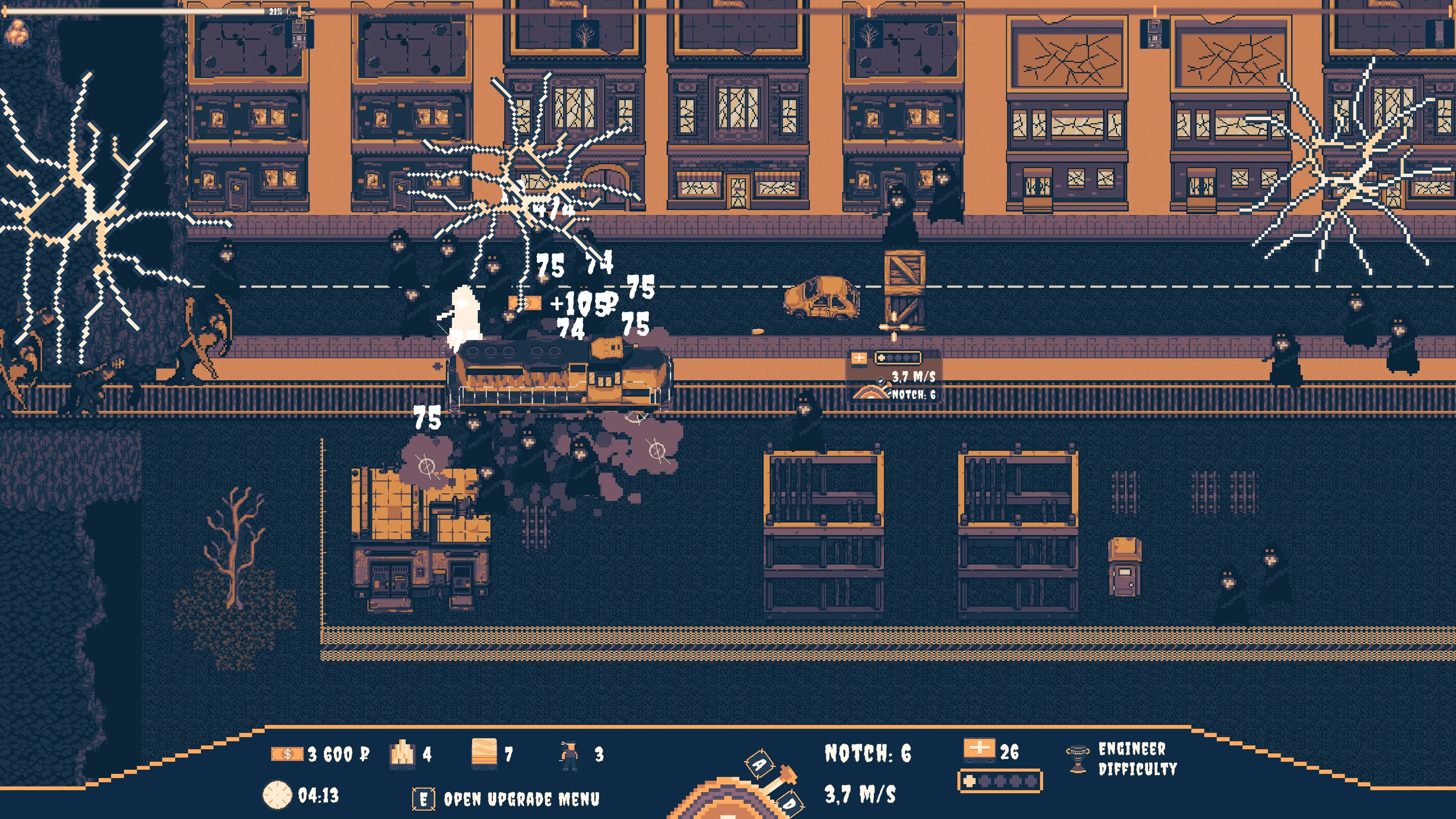Click the train marker on the route progress bar

click(302, 11)
